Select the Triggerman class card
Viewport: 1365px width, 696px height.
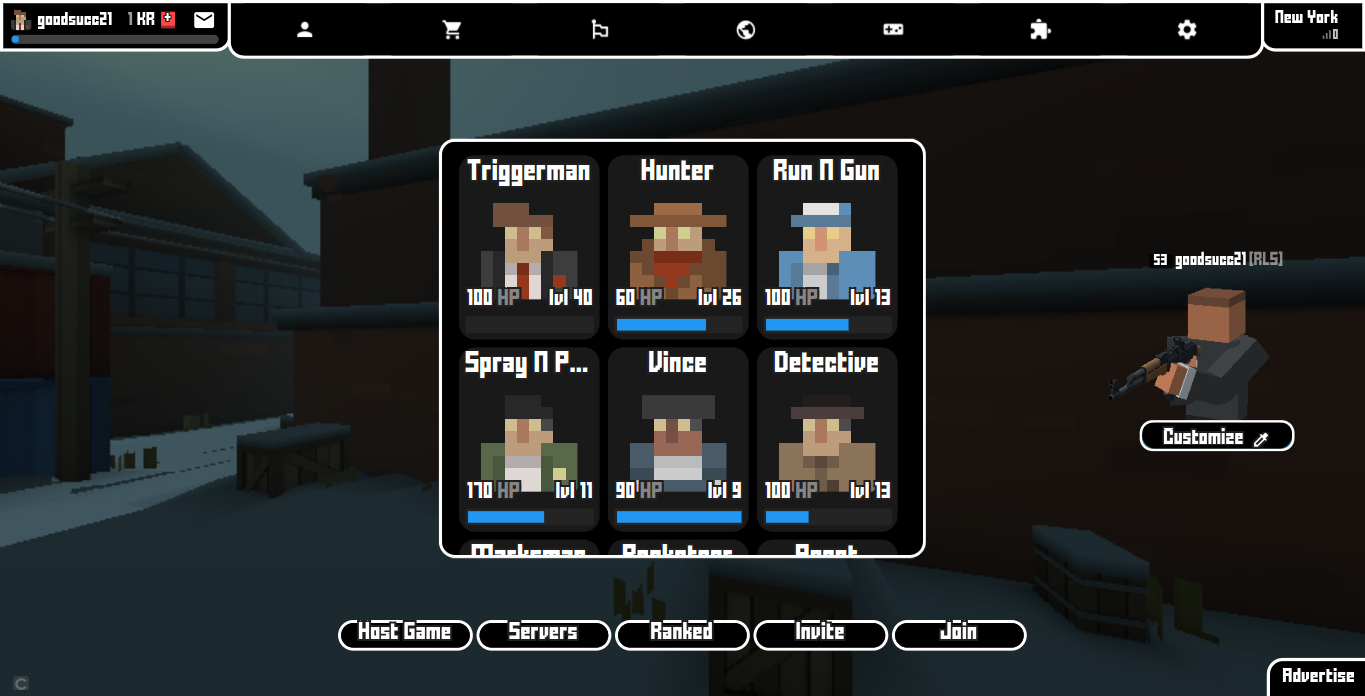tap(529, 247)
